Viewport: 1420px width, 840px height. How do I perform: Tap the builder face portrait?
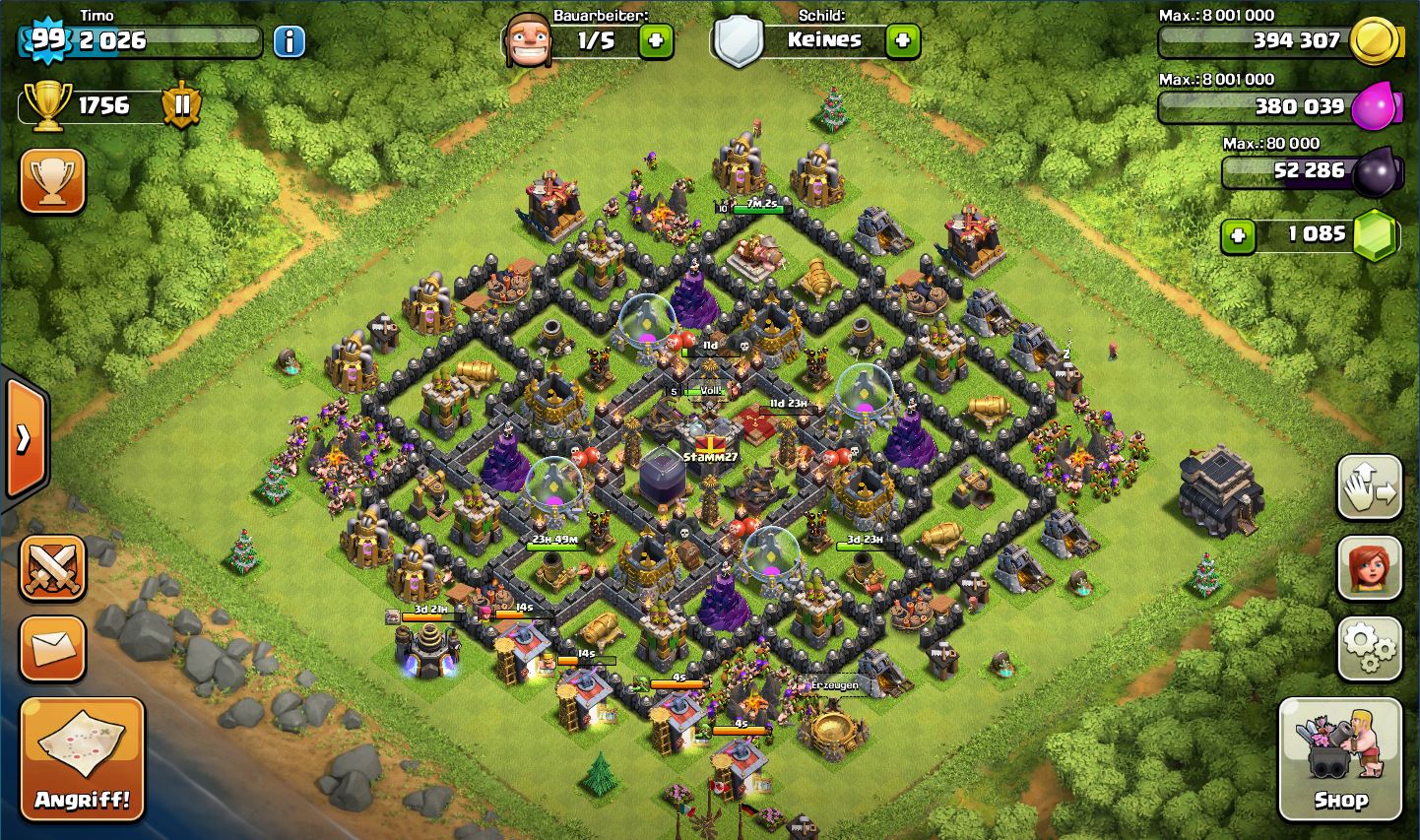pos(526,41)
